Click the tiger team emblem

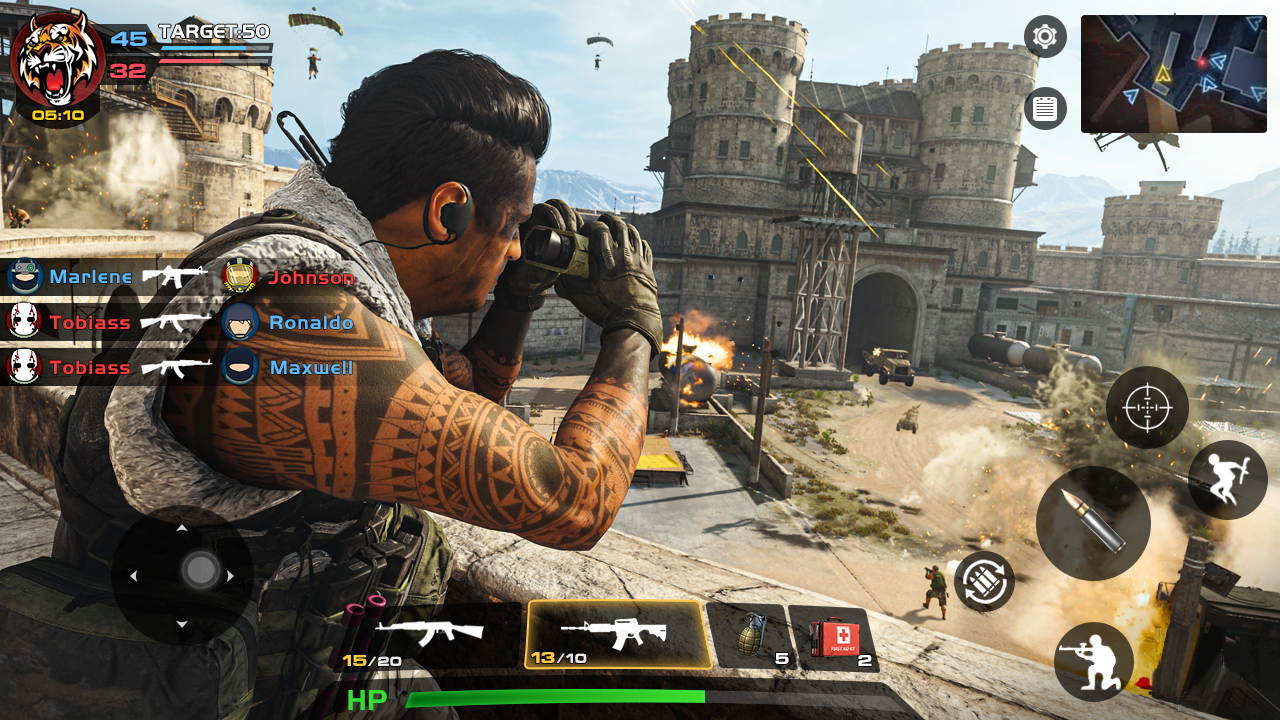[x=57, y=56]
